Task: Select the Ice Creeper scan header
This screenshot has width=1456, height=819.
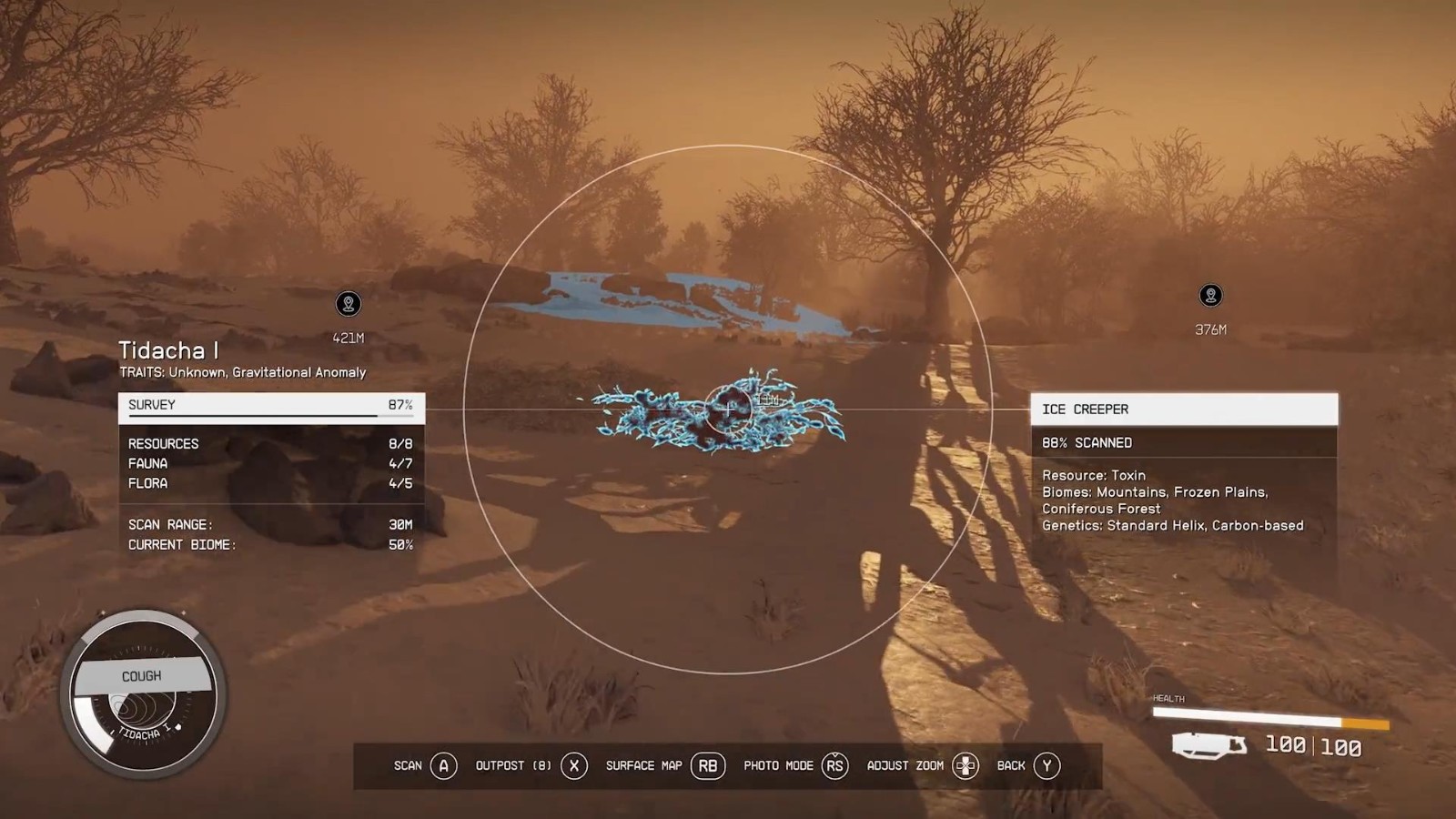Action: (x=1183, y=409)
